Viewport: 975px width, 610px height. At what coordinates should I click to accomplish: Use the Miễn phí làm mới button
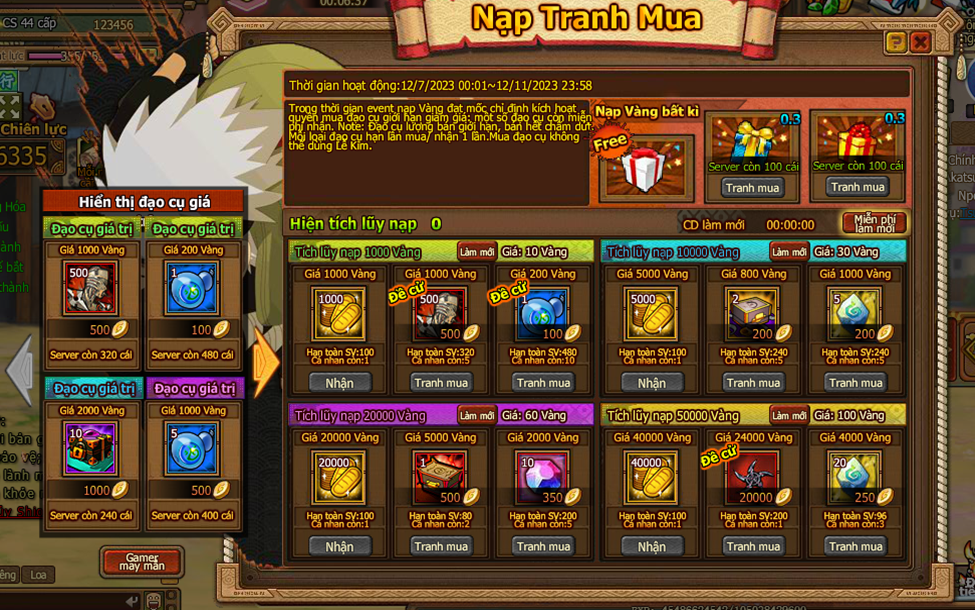point(874,223)
